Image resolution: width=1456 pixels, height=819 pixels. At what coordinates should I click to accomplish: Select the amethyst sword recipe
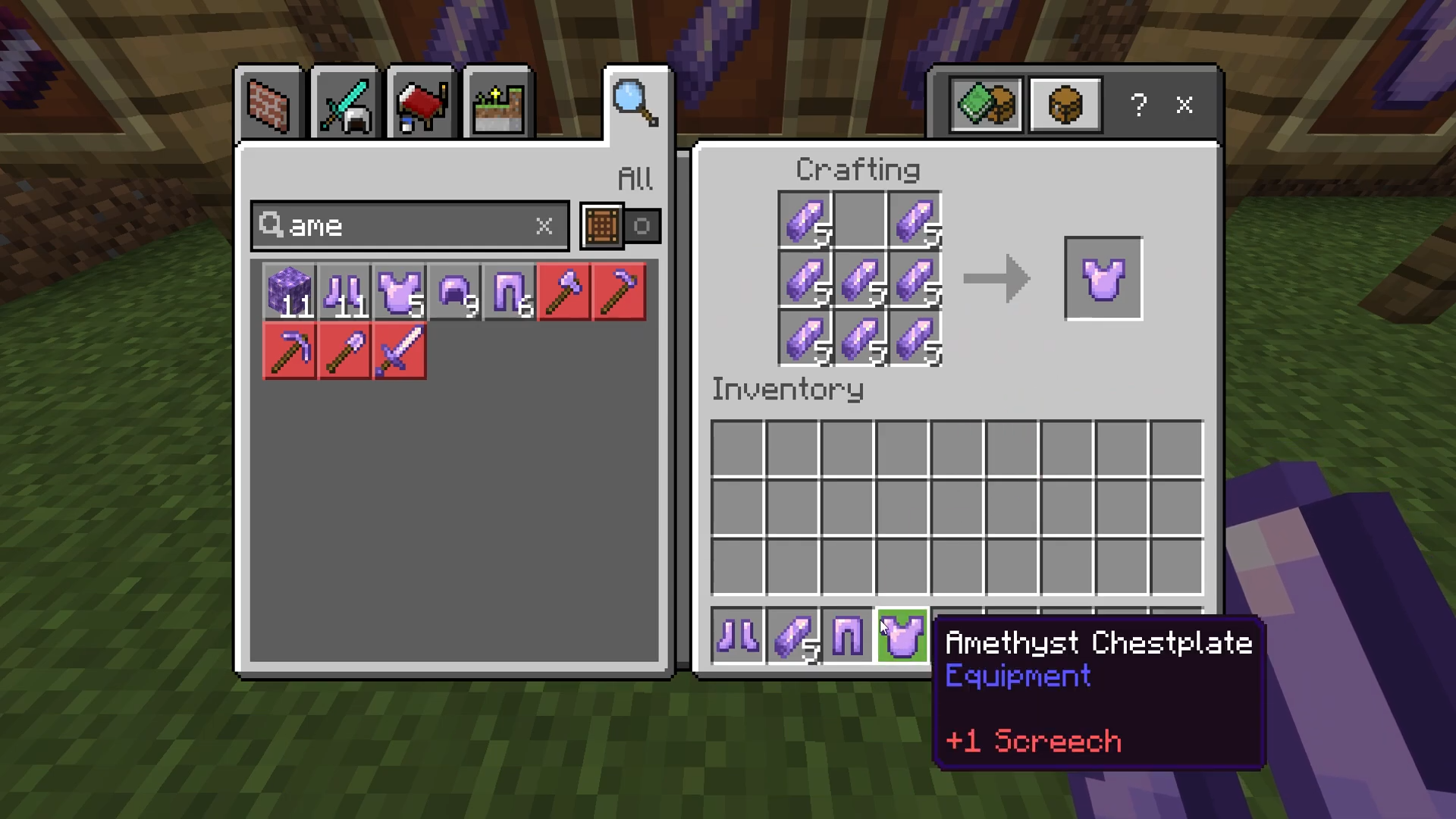[x=400, y=351]
